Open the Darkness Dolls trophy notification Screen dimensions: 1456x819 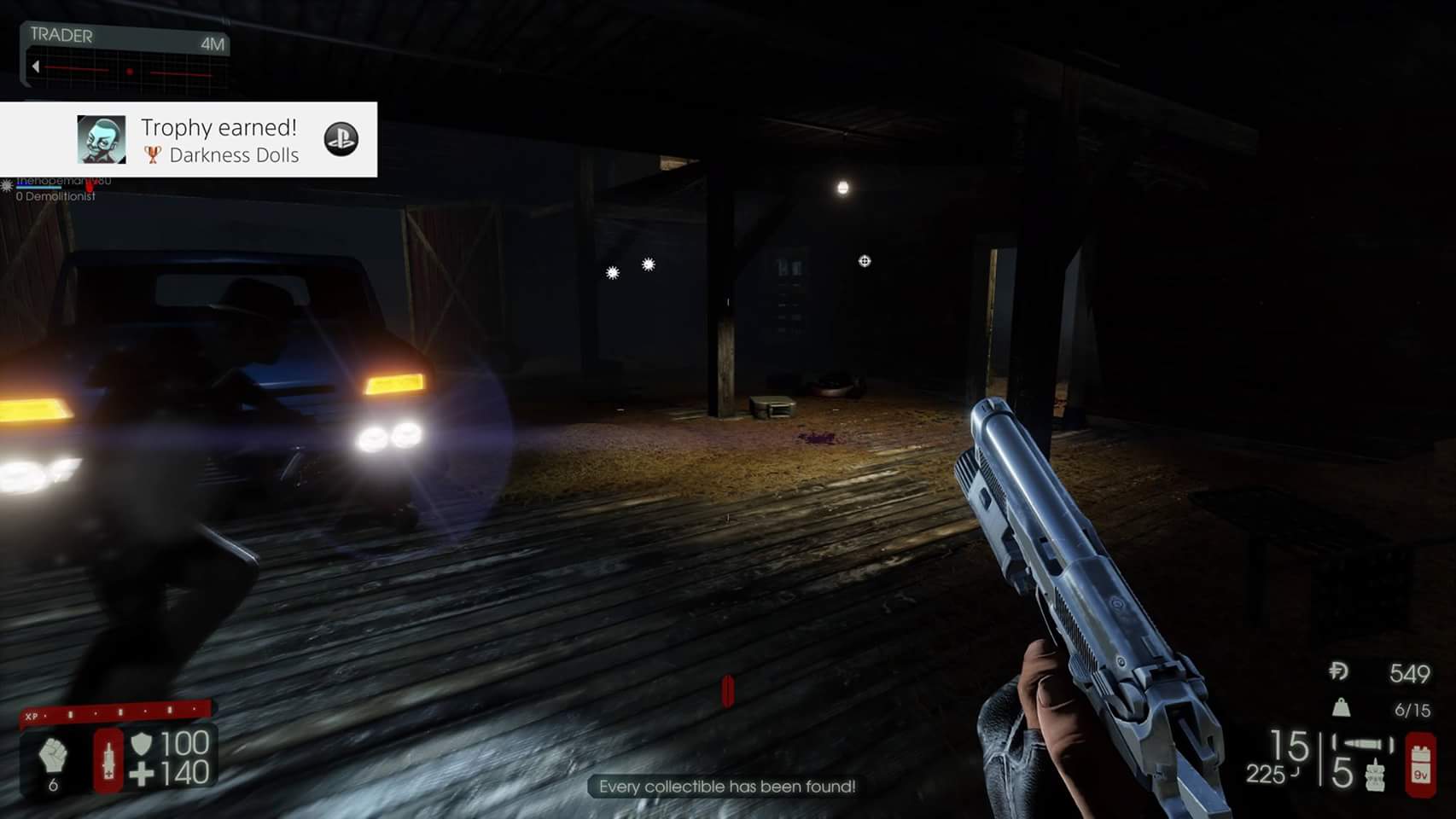[219, 140]
